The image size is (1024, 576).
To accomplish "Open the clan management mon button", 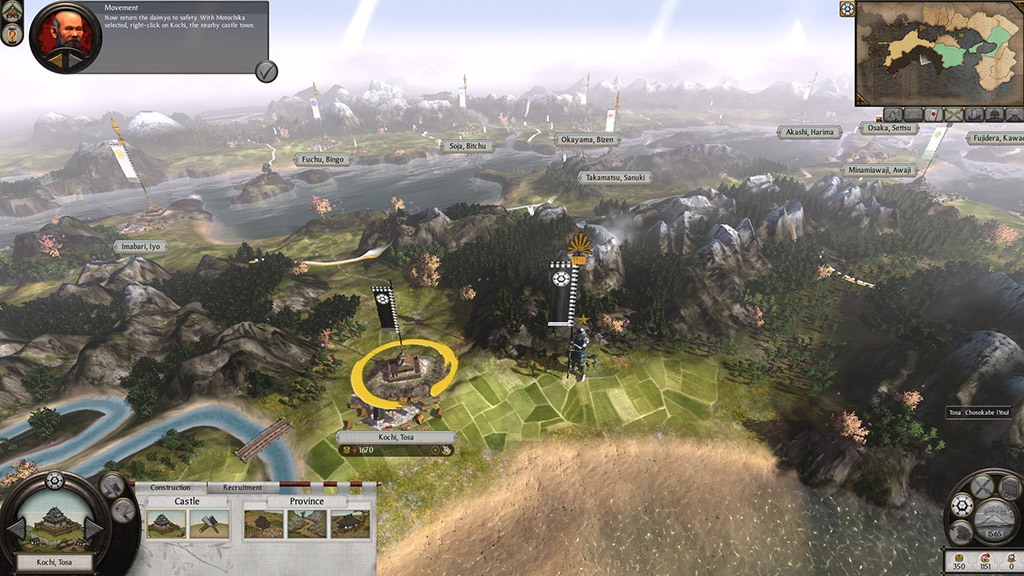I will [x=963, y=505].
